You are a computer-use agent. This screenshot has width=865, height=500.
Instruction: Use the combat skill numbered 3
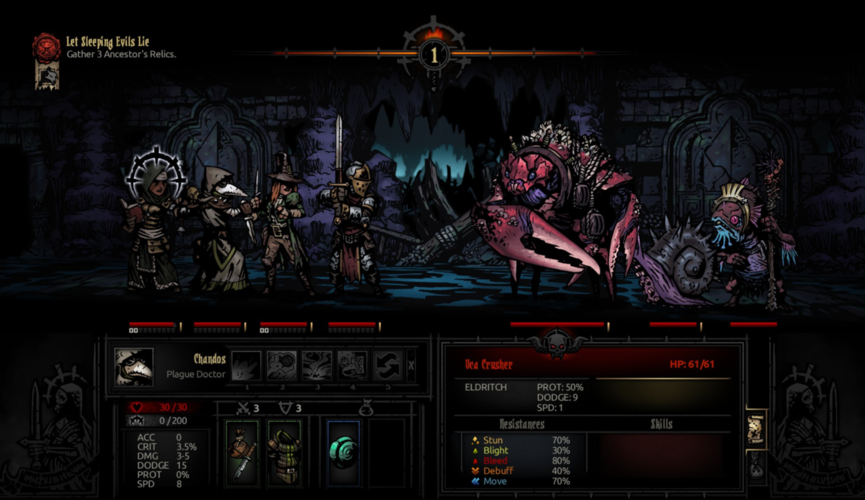317,366
